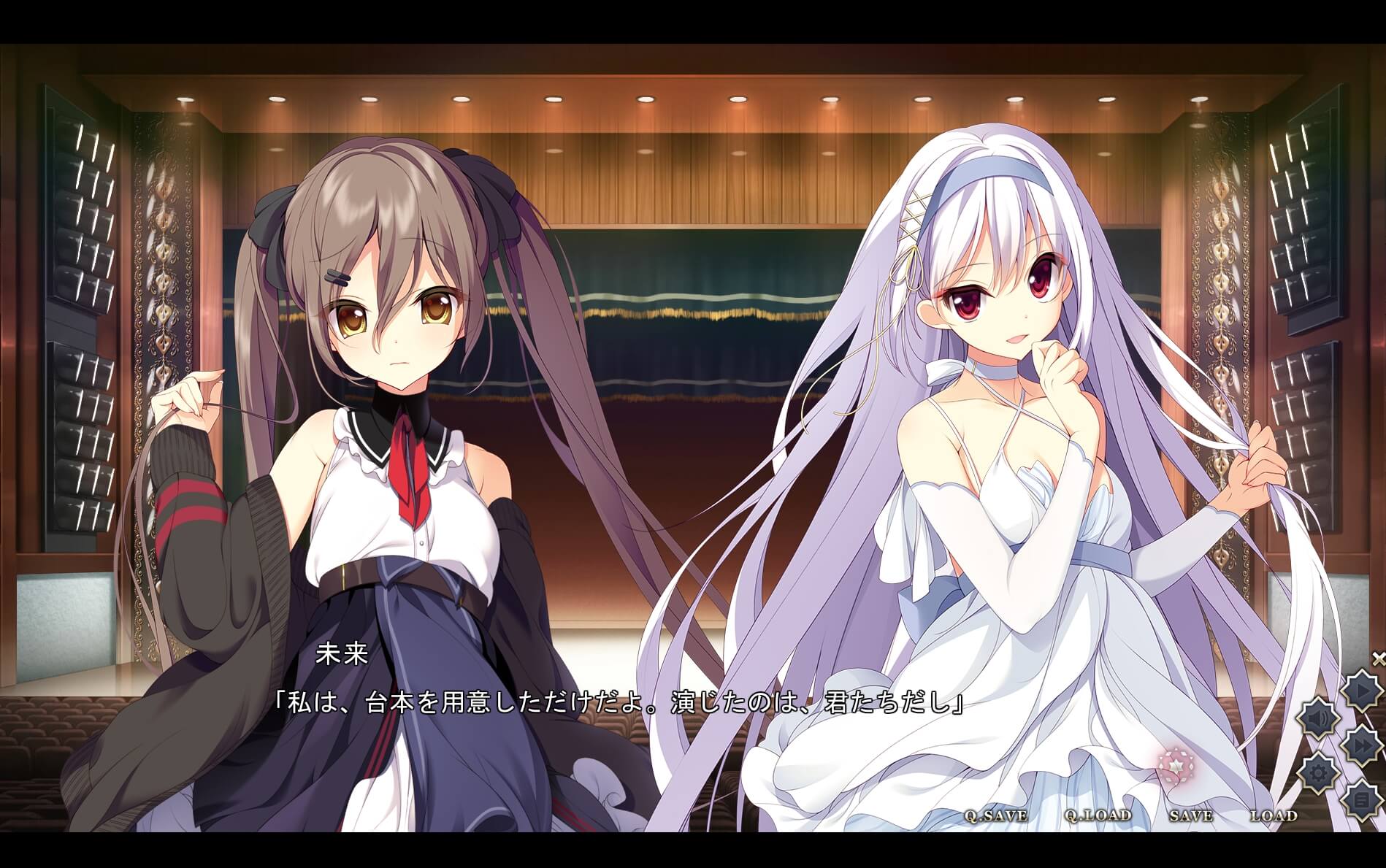Open the settings gear icon
Screen dimensions: 1386x868
pyautogui.click(x=1318, y=770)
